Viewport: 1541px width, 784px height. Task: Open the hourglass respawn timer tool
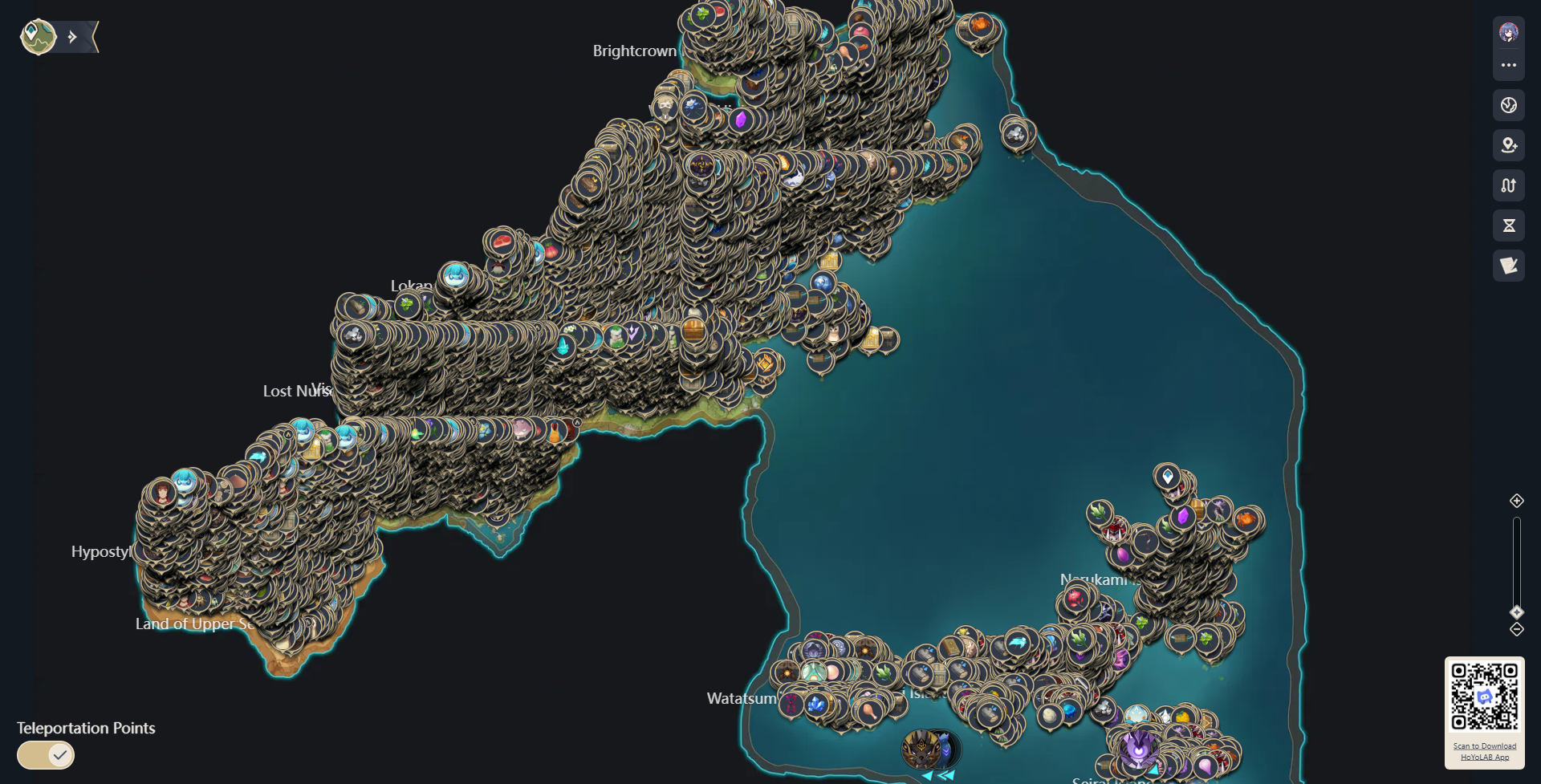1510,225
